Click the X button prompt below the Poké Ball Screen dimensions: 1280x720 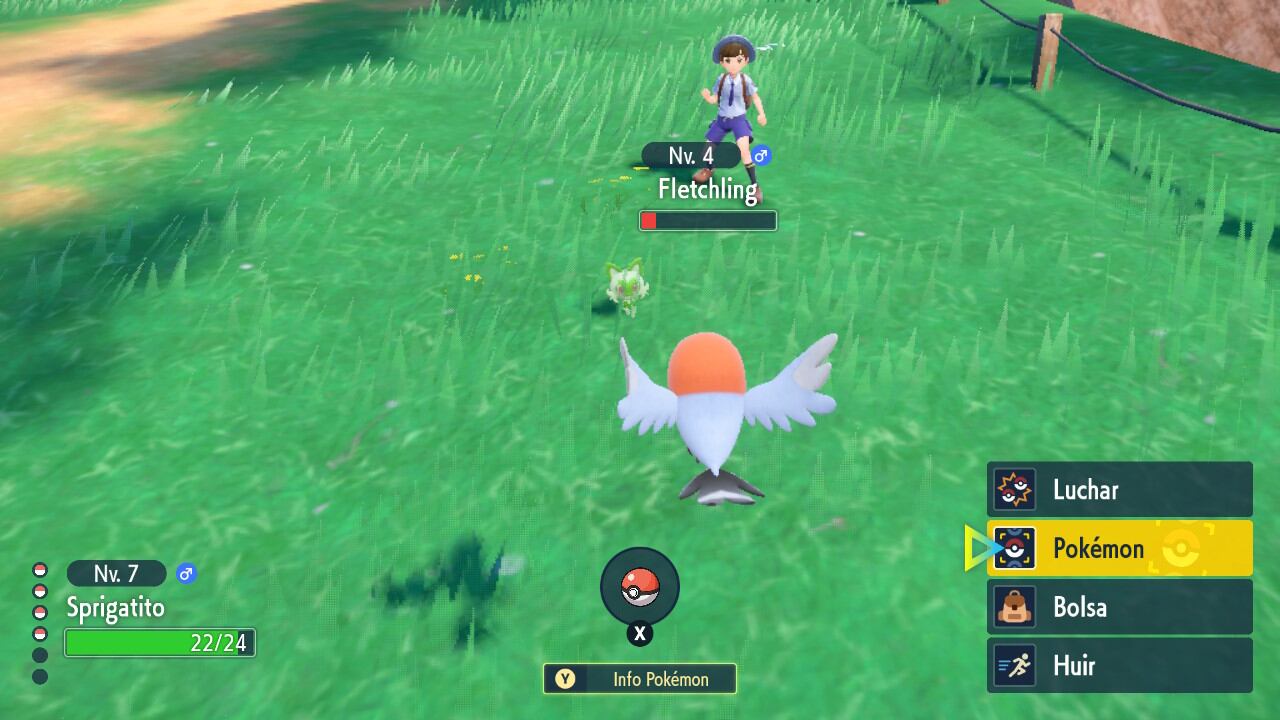pos(640,633)
